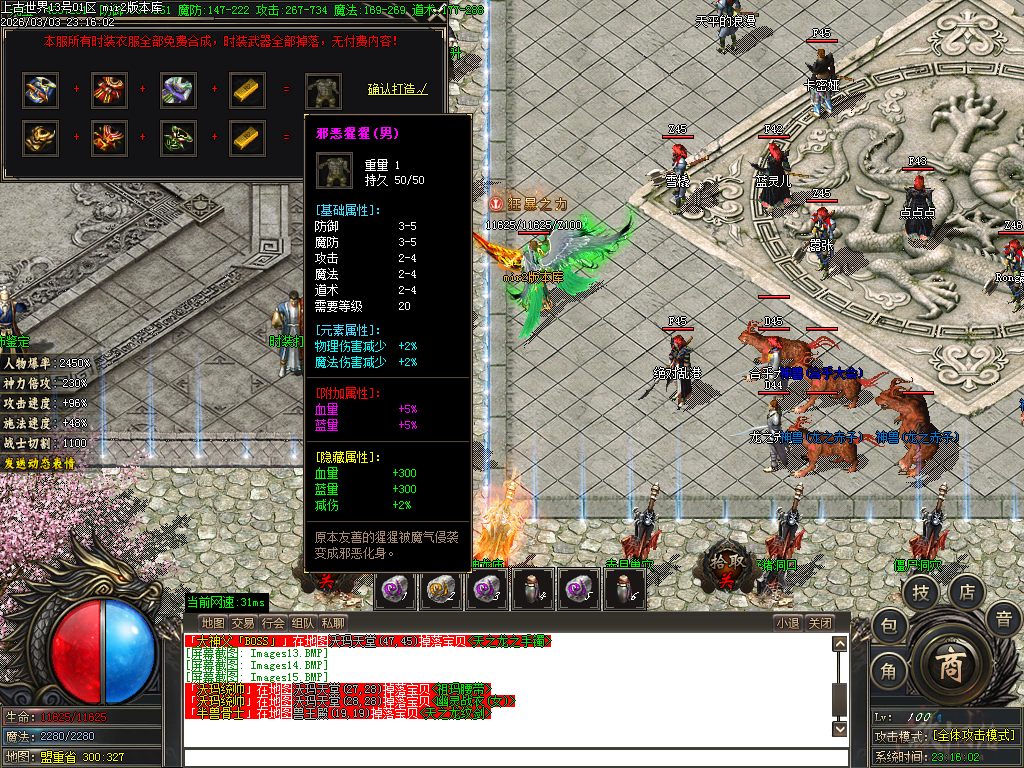Open the 私聊 private chat tab
The width and height of the screenshot is (1024, 768).
tap(333, 623)
